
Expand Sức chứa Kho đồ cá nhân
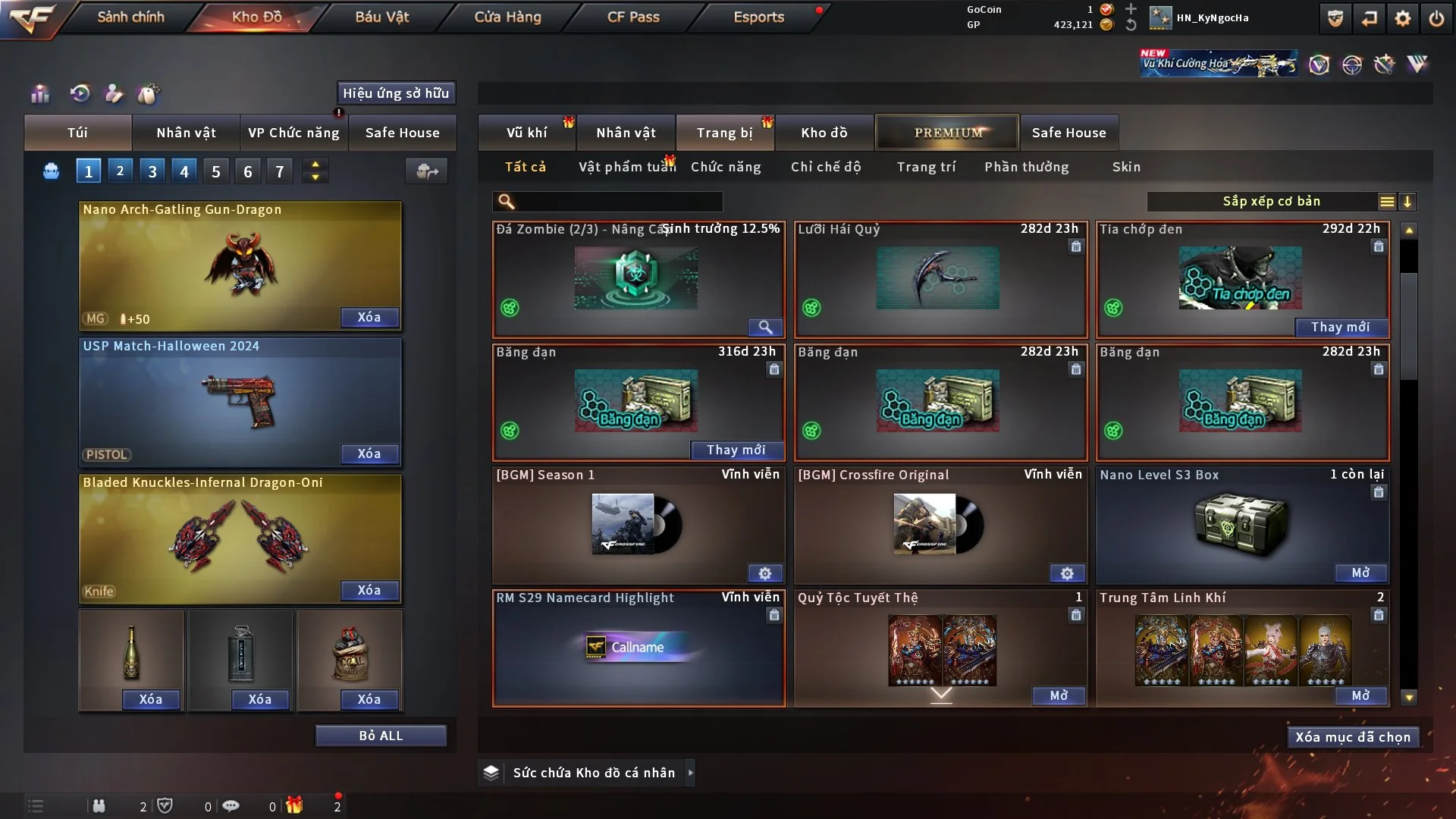(690, 773)
